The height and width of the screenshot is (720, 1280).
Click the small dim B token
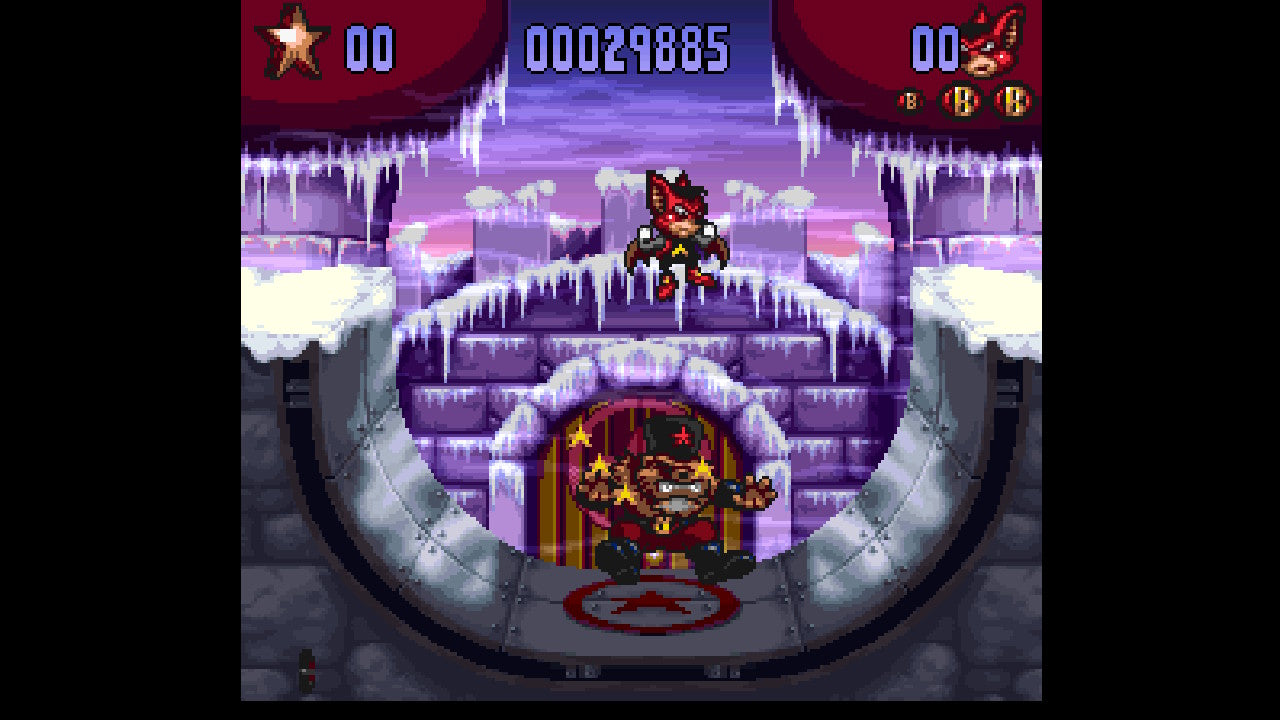(x=910, y=101)
